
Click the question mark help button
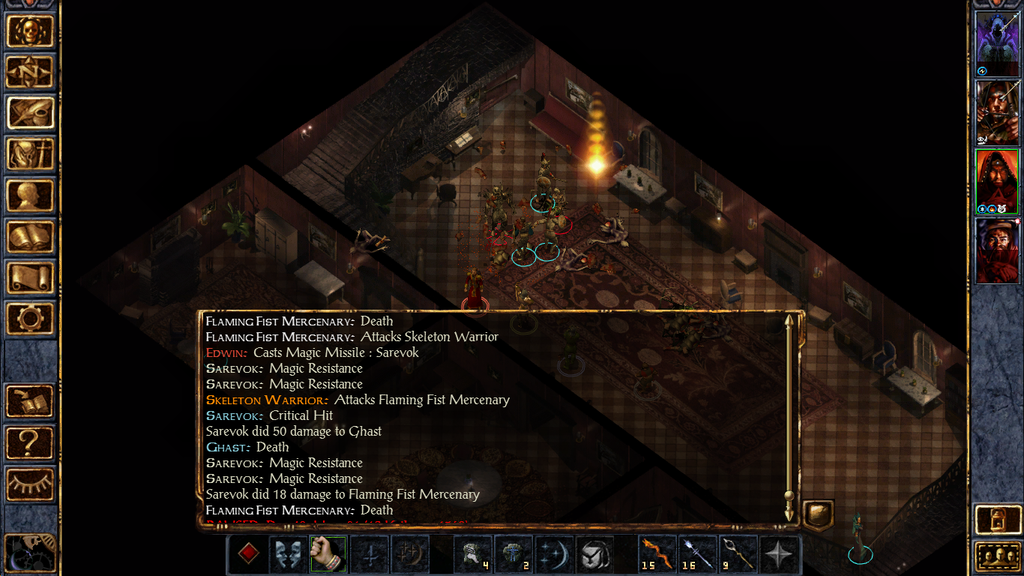pyautogui.click(x=30, y=442)
